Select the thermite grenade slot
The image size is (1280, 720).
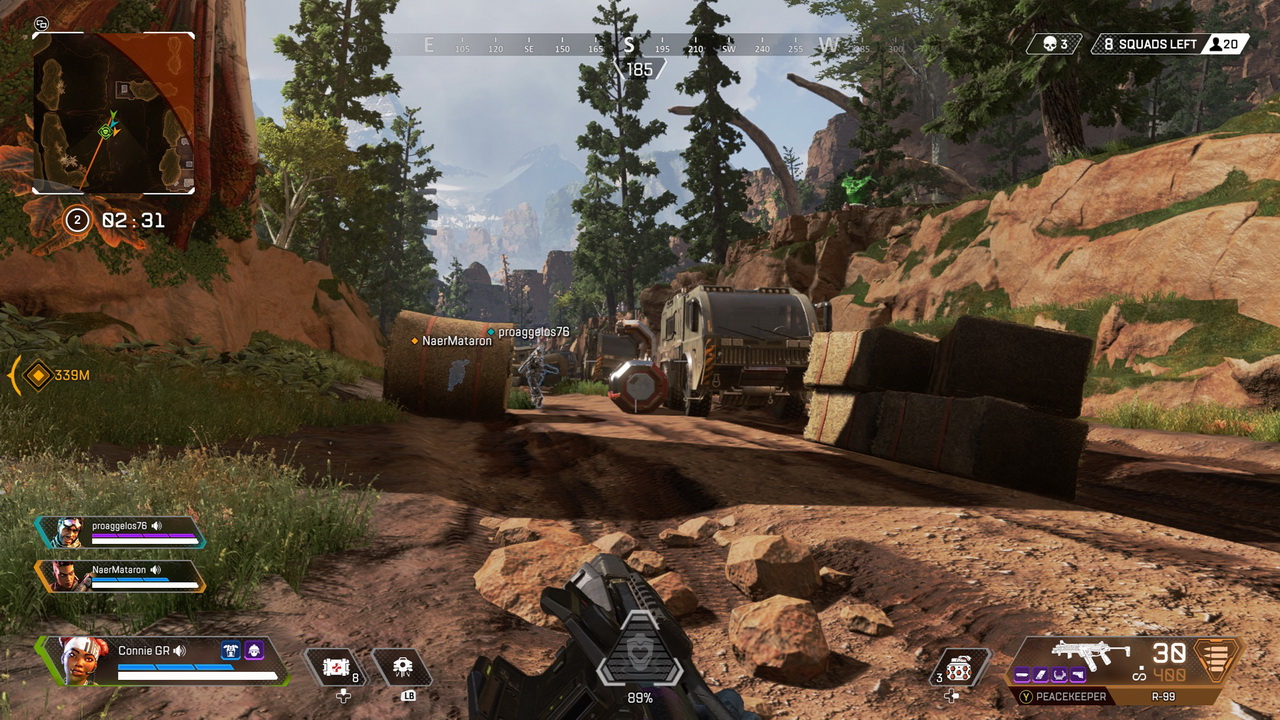(x=959, y=668)
